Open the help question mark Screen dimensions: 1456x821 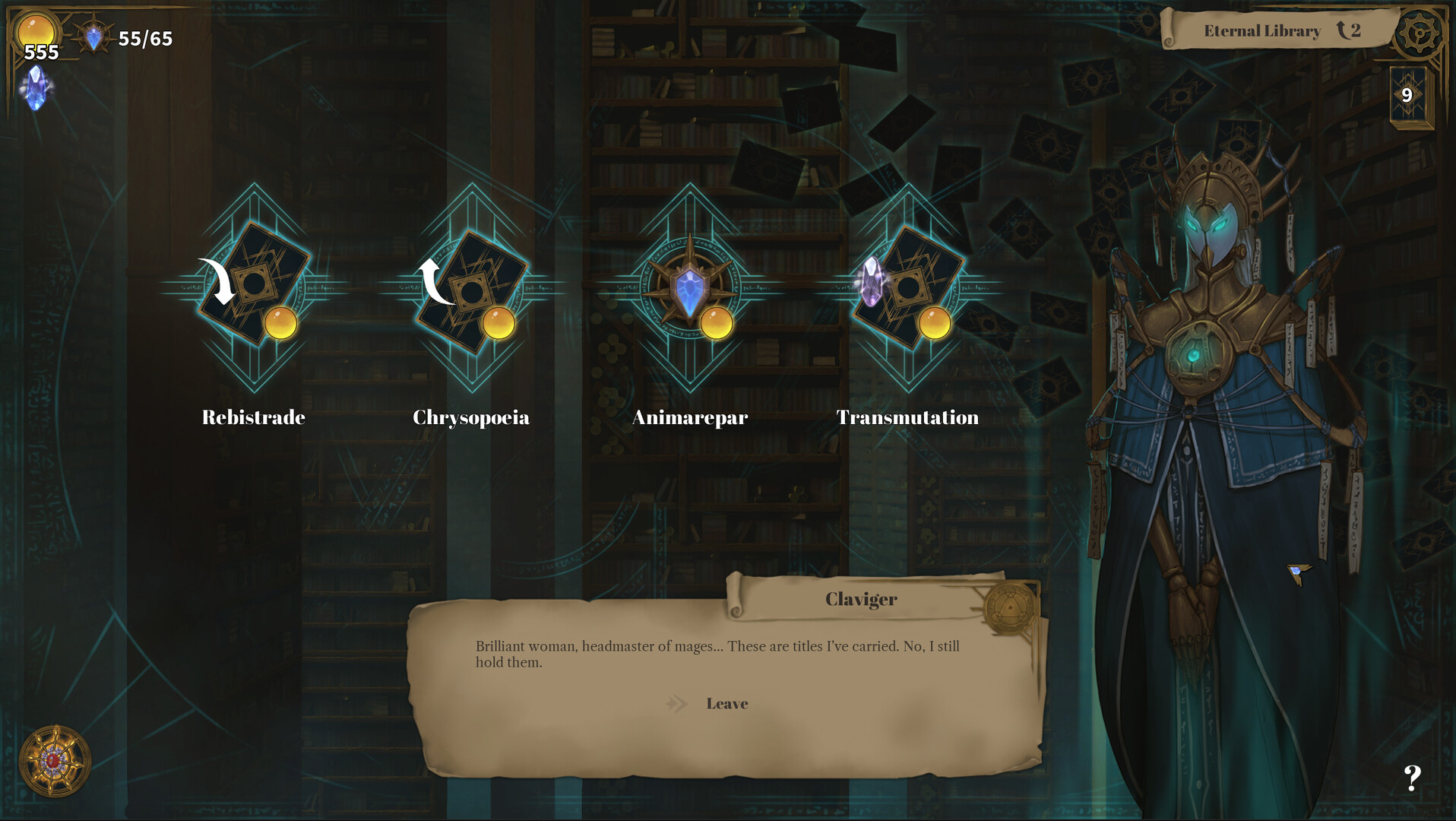click(x=1412, y=777)
